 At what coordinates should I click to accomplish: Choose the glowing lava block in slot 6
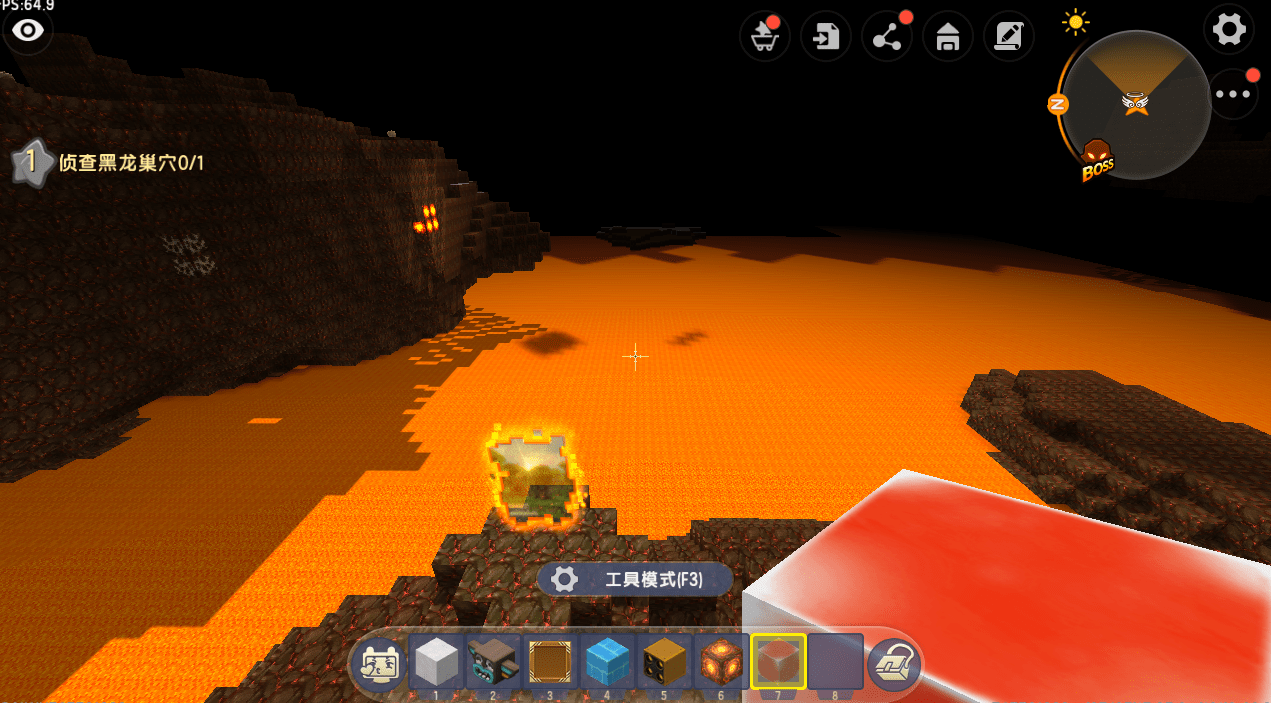pyautogui.click(x=720, y=661)
